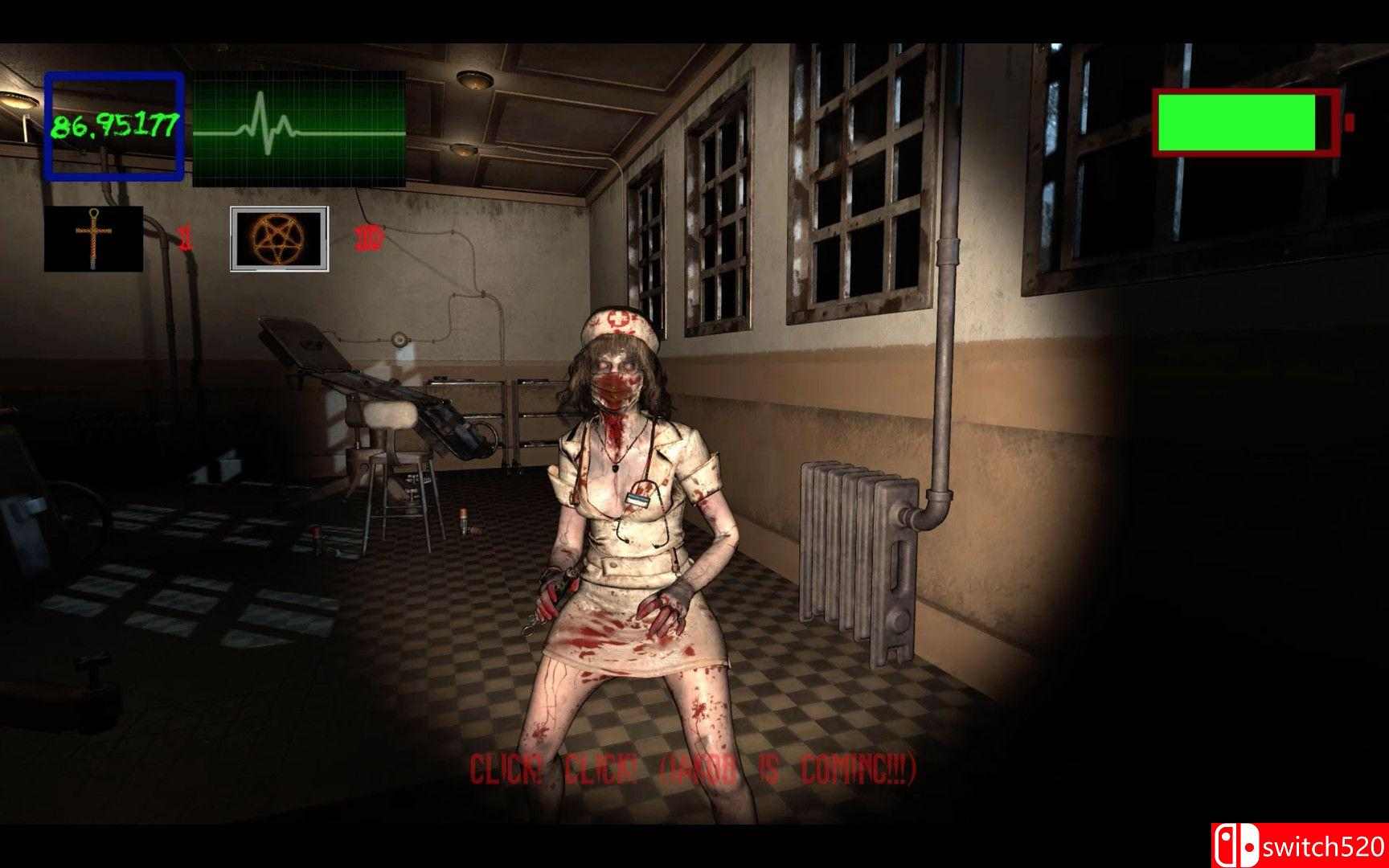Screen dimensions: 1389x868
Task: Click the EKG heartbeat monitor display
Action: pyautogui.click(x=297, y=129)
